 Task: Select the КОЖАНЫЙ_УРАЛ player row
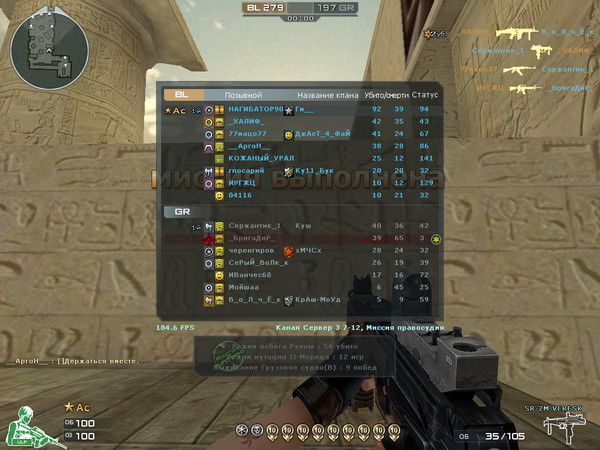click(x=262, y=158)
